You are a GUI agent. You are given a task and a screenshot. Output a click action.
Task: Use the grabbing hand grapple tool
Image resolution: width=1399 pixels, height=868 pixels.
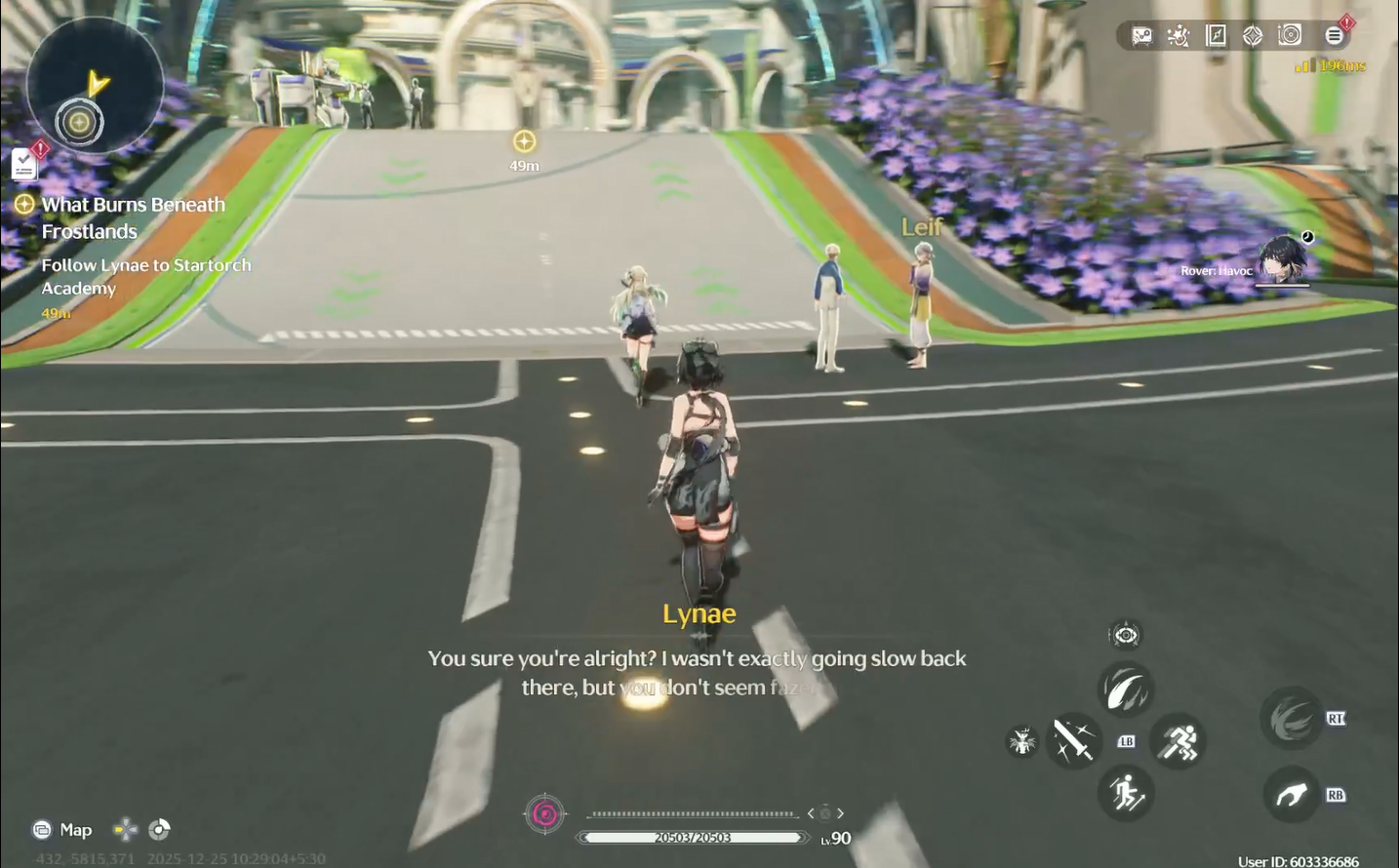pos(1291,795)
